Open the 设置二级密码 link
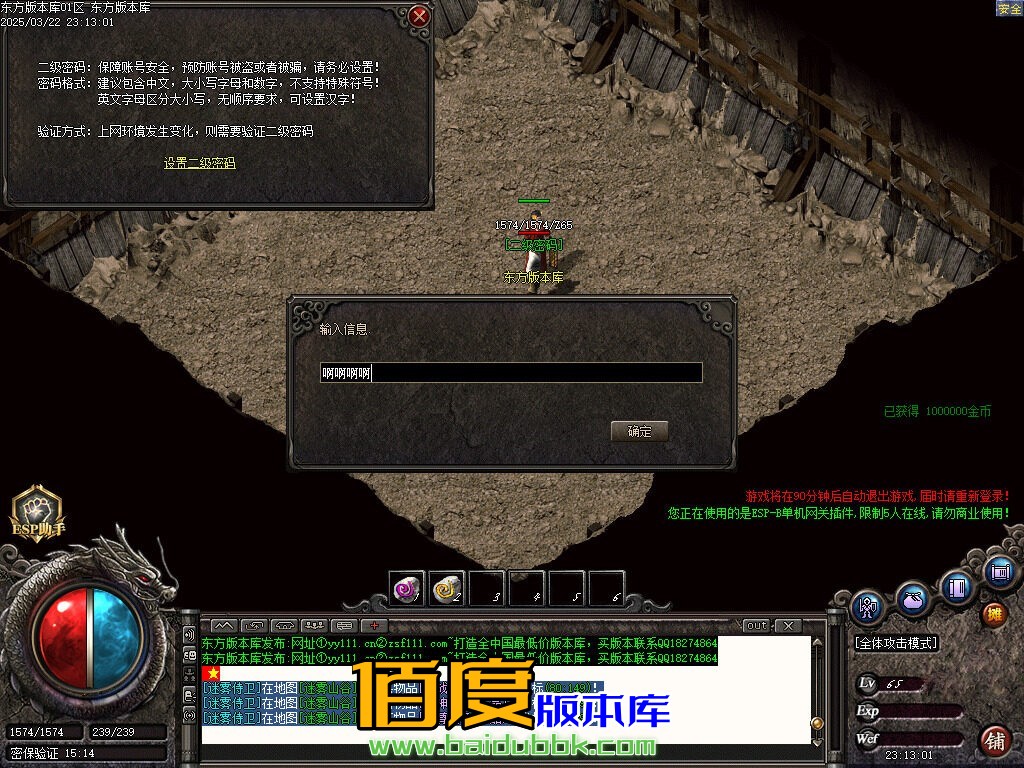 click(x=200, y=163)
